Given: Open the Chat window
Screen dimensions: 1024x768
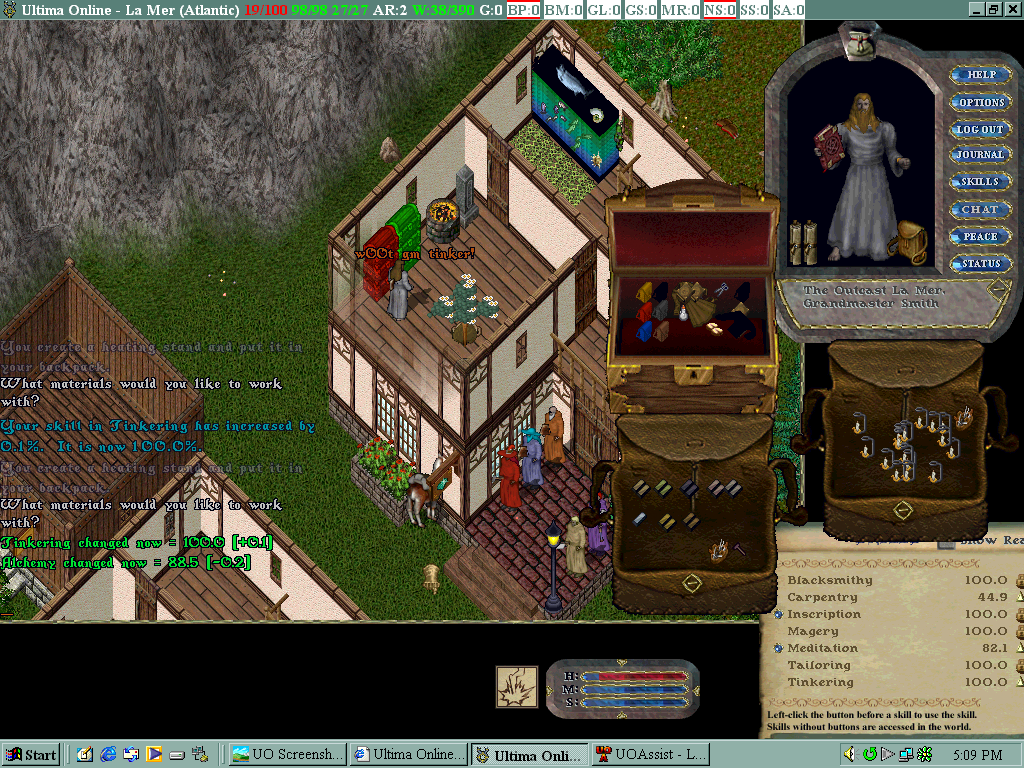Looking at the screenshot, I should [x=980, y=209].
